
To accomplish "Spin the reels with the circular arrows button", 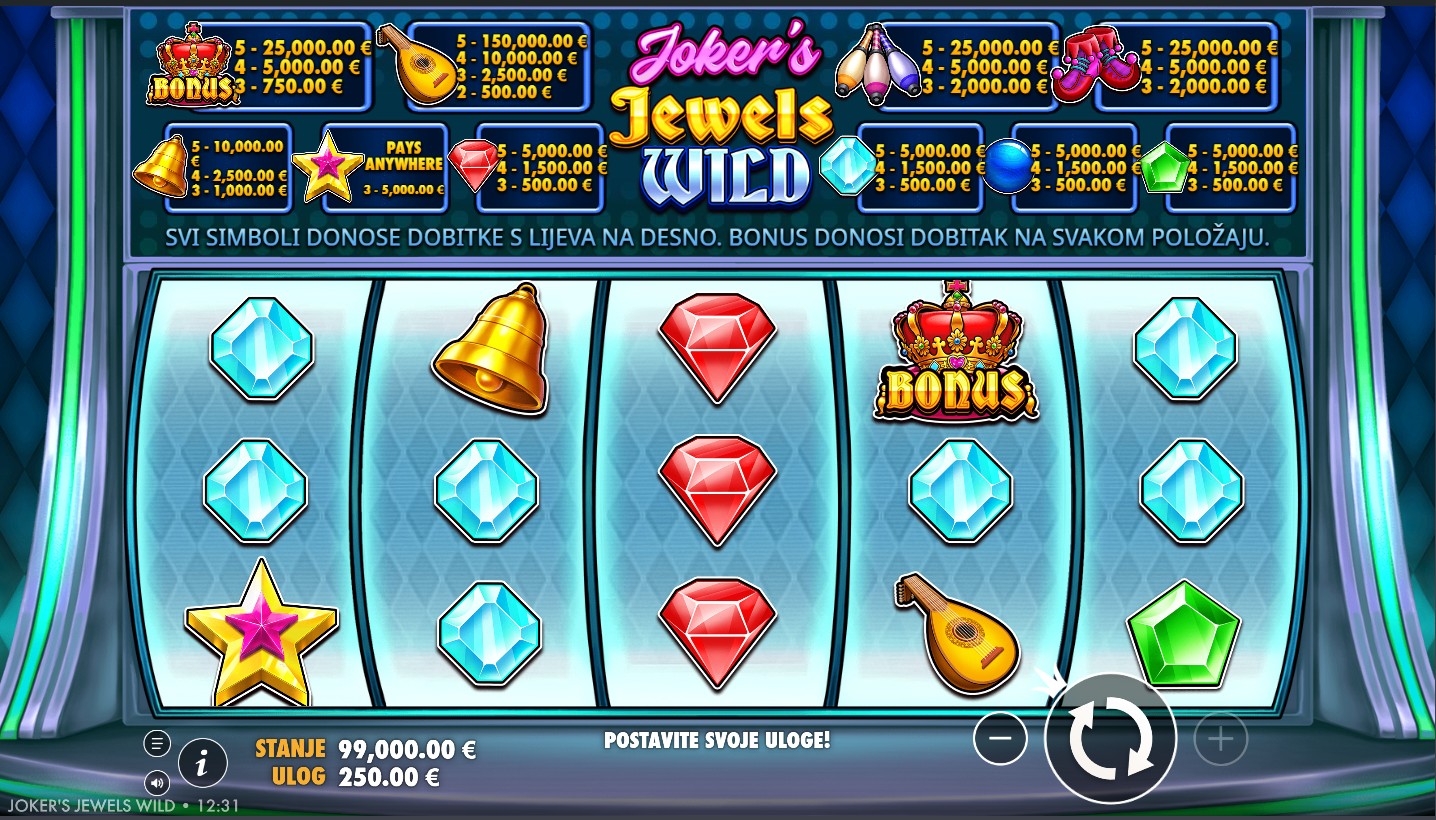I will click(x=1109, y=739).
